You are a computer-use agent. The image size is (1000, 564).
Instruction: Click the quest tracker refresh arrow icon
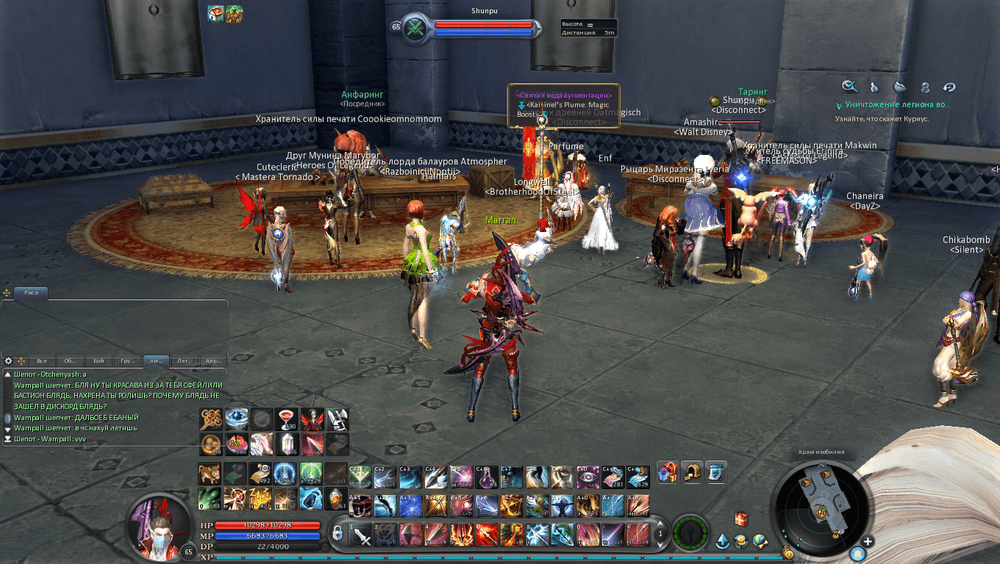pyautogui.click(x=949, y=87)
